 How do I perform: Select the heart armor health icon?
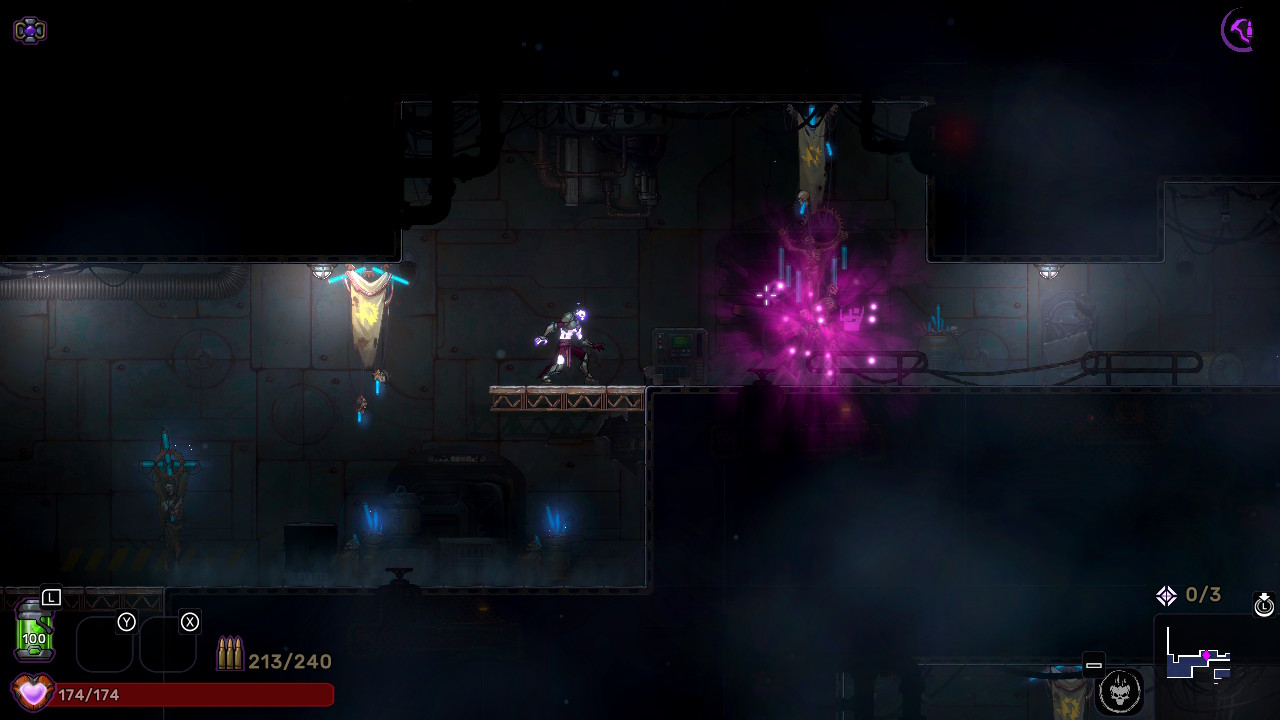(x=32, y=693)
